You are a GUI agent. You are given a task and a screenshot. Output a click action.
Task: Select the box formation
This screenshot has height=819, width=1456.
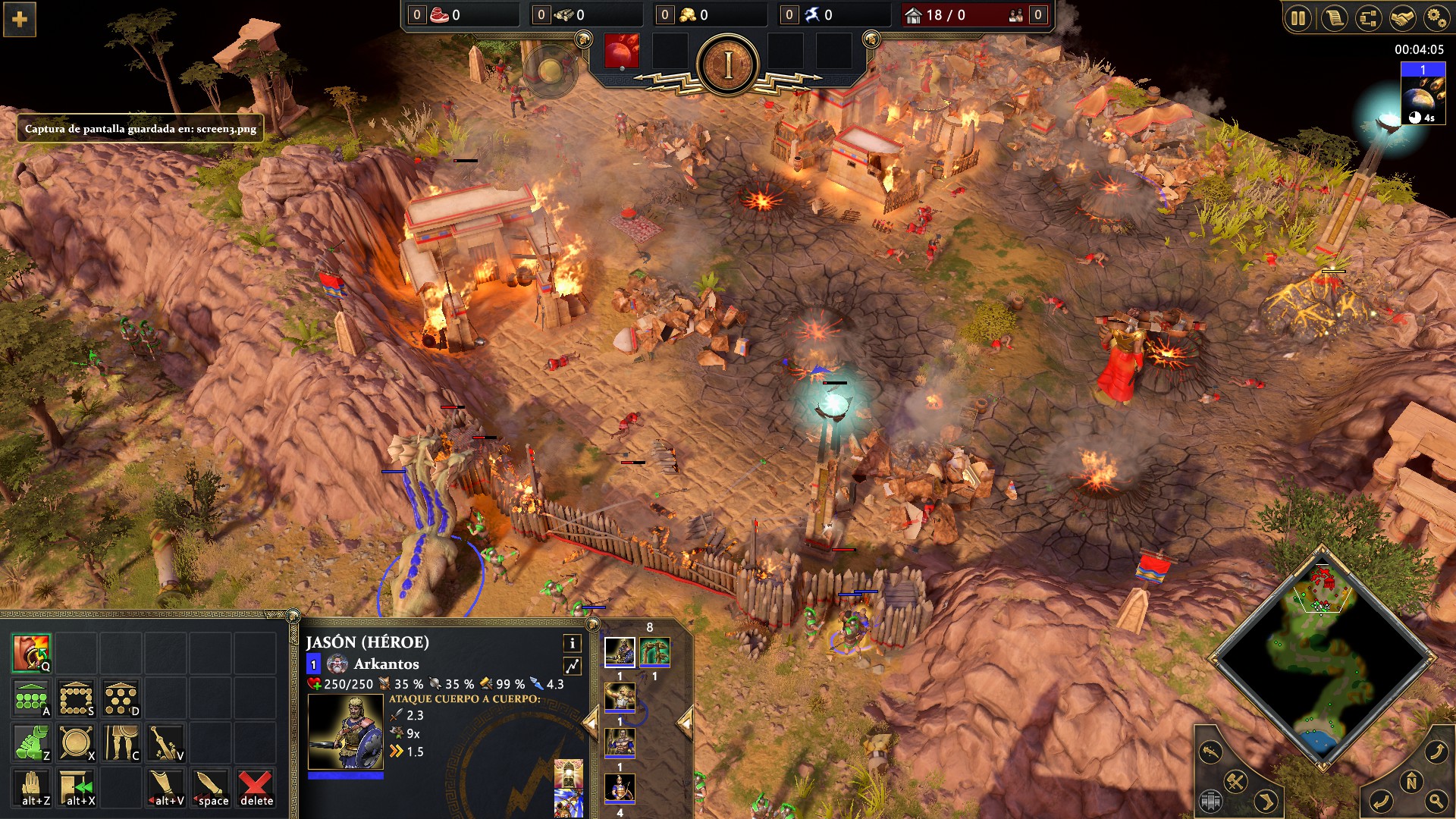pos(77,698)
